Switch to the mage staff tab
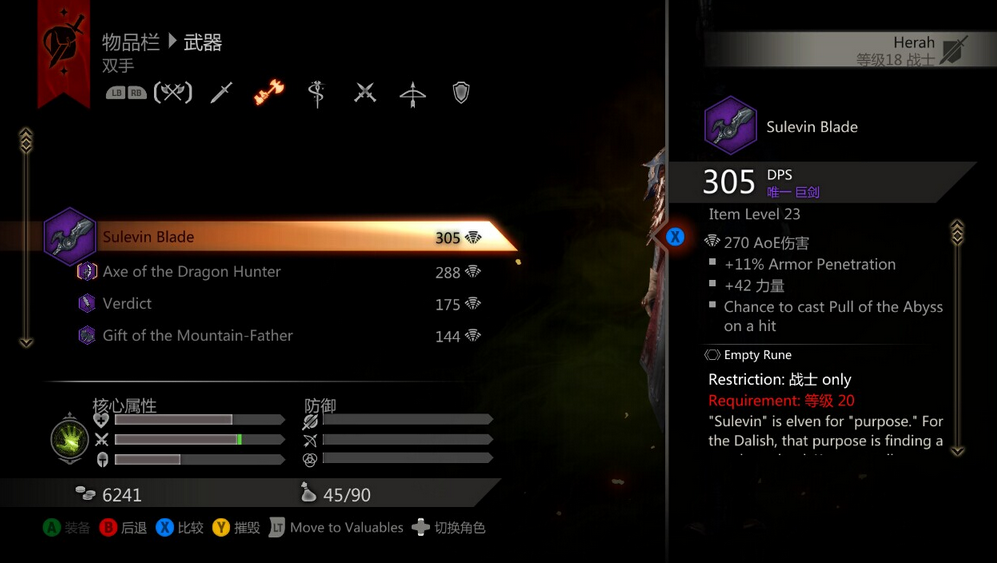Image resolution: width=997 pixels, height=563 pixels. coord(317,93)
